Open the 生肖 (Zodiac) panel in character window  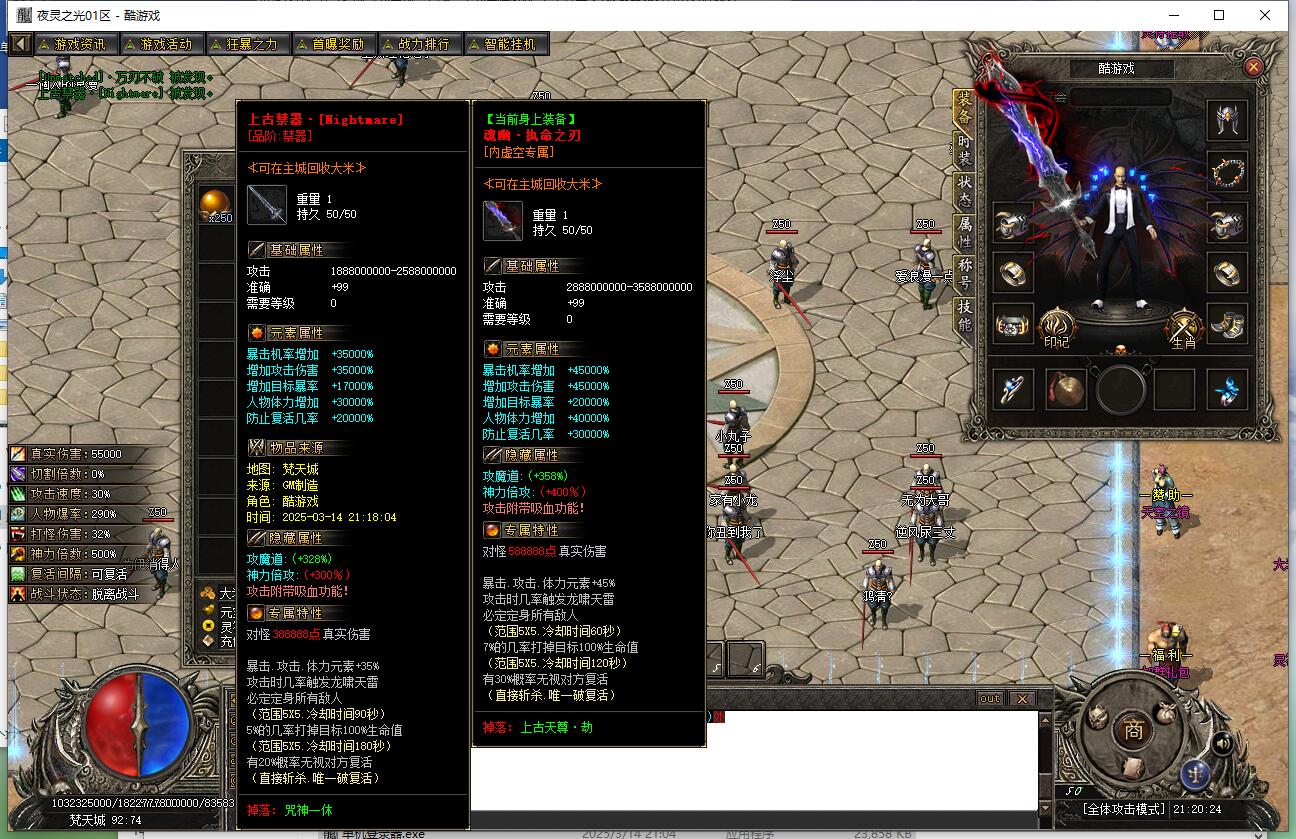click(1184, 325)
